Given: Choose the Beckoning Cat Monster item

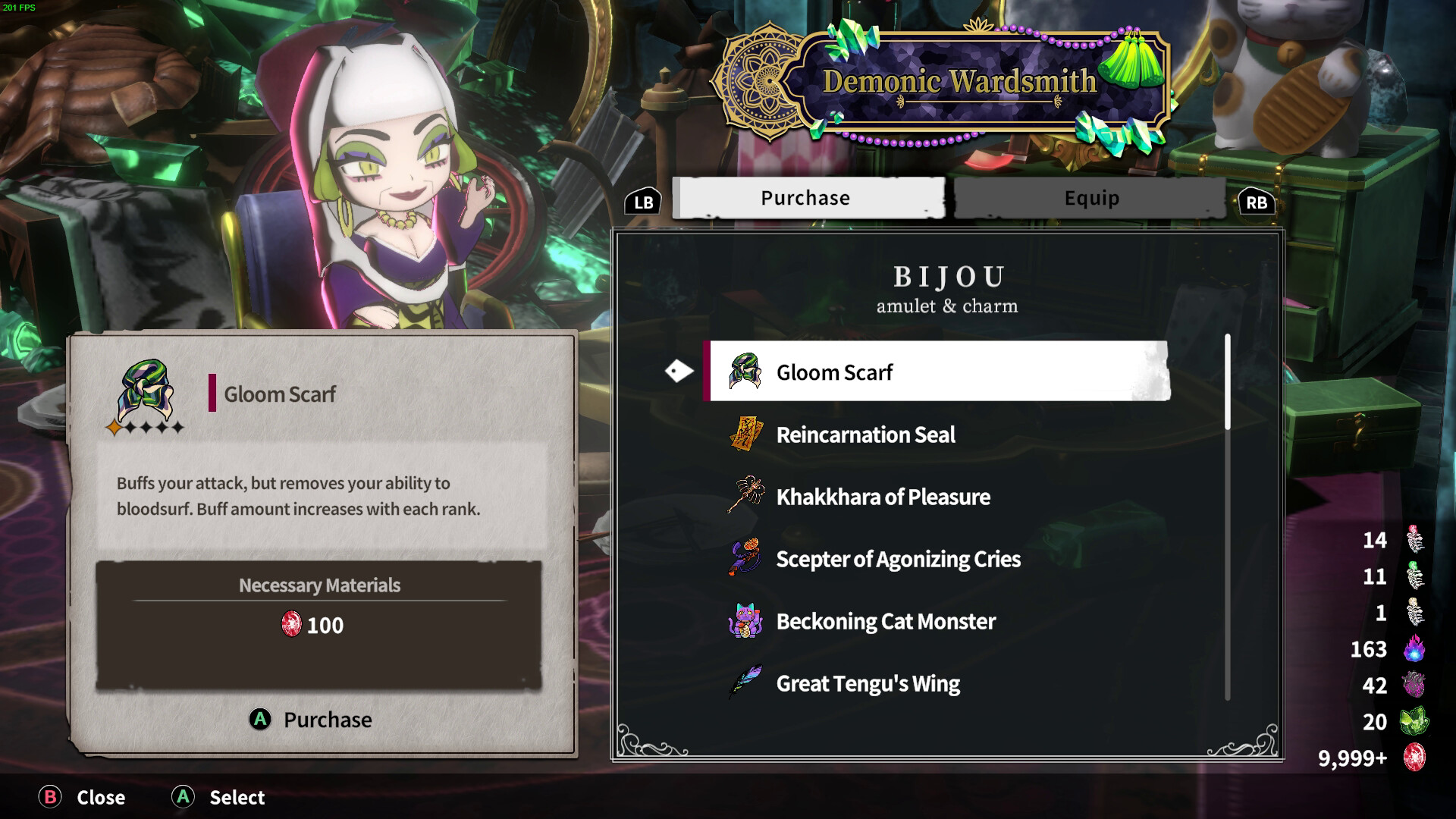Looking at the screenshot, I should [885, 621].
